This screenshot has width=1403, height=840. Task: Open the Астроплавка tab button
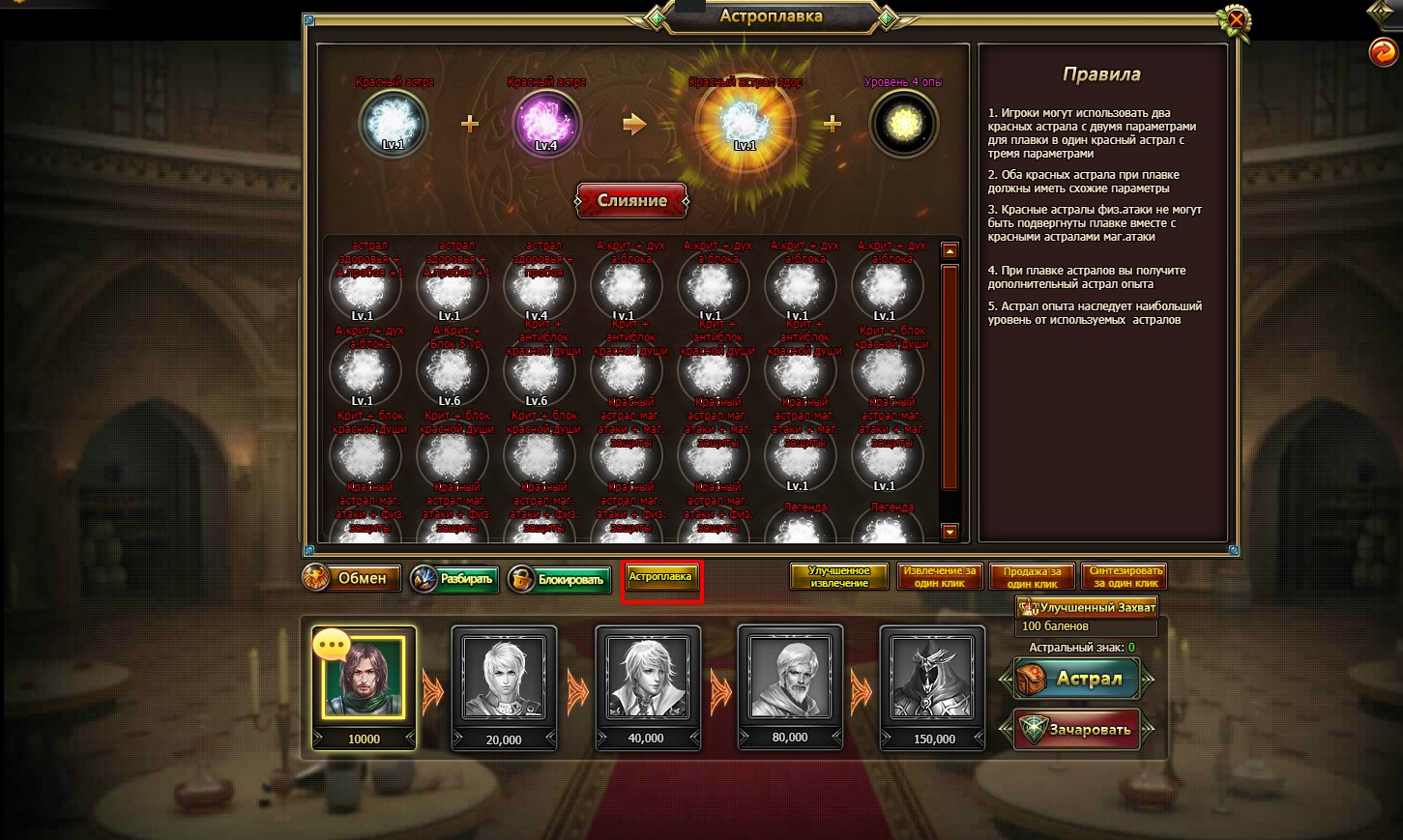tap(660, 577)
